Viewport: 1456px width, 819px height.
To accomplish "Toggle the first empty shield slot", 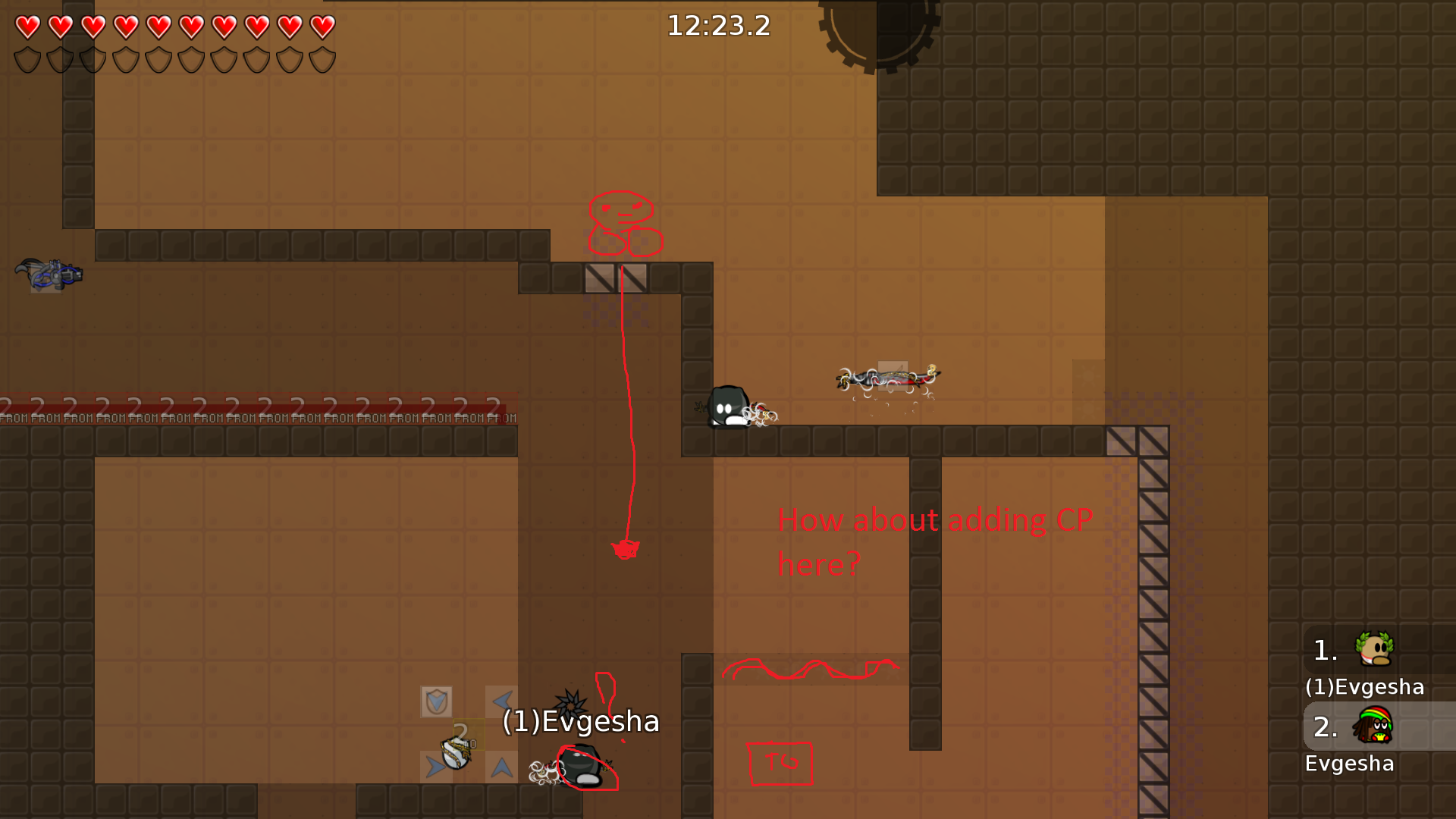I will point(27,57).
